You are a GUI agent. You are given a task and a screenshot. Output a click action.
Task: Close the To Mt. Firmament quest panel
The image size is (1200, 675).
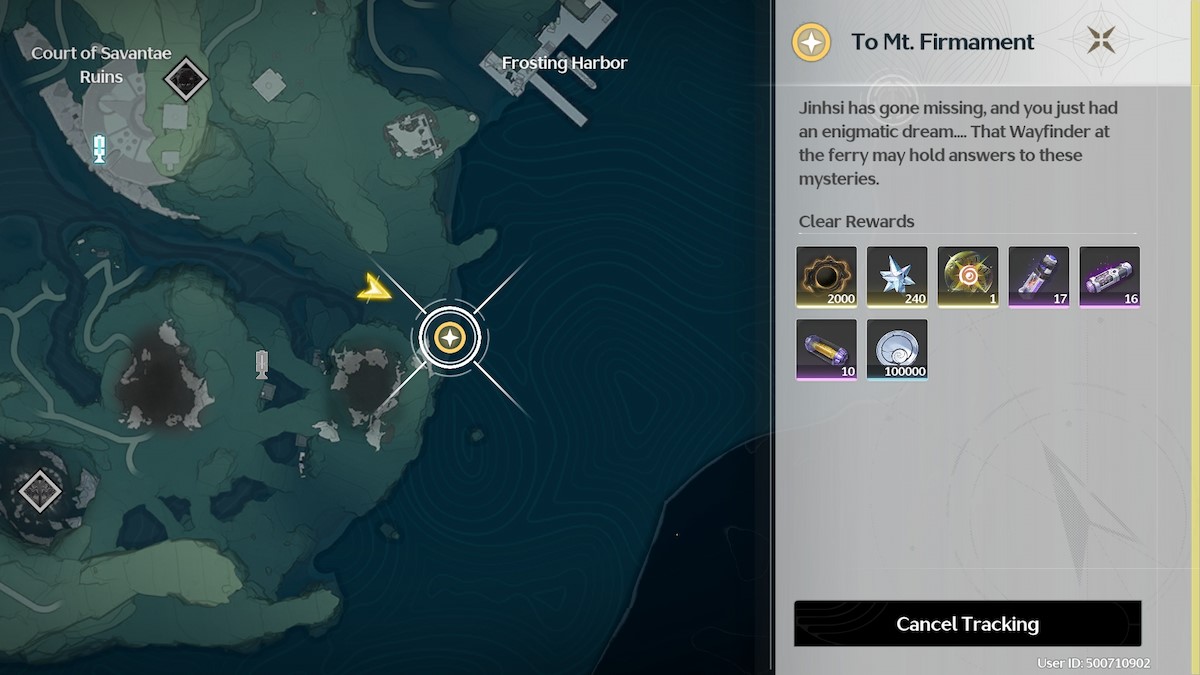(x=1102, y=41)
